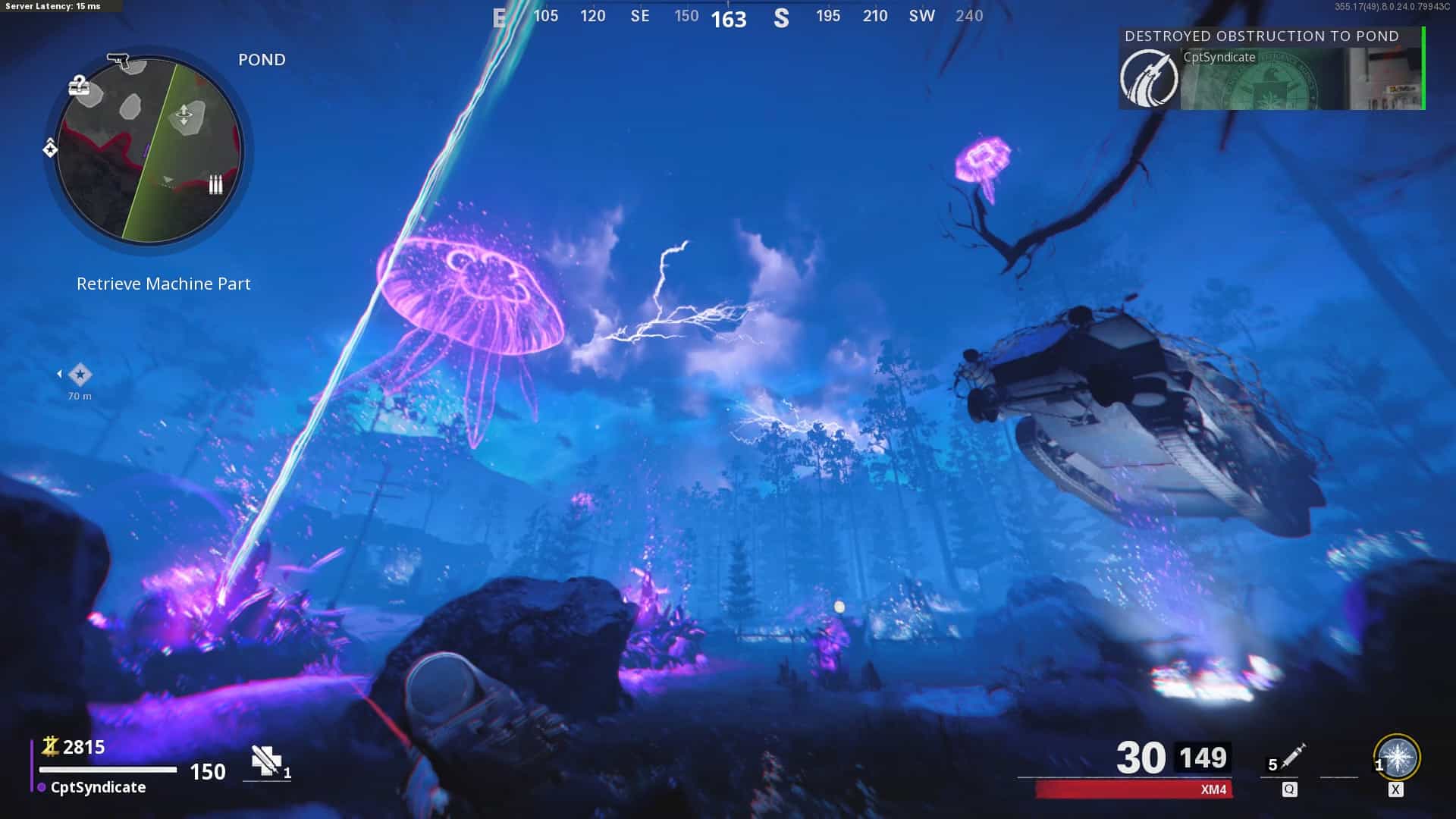The image size is (1456, 819).
Task: Select the armor plate icon
Action: pyautogui.click(x=266, y=761)
